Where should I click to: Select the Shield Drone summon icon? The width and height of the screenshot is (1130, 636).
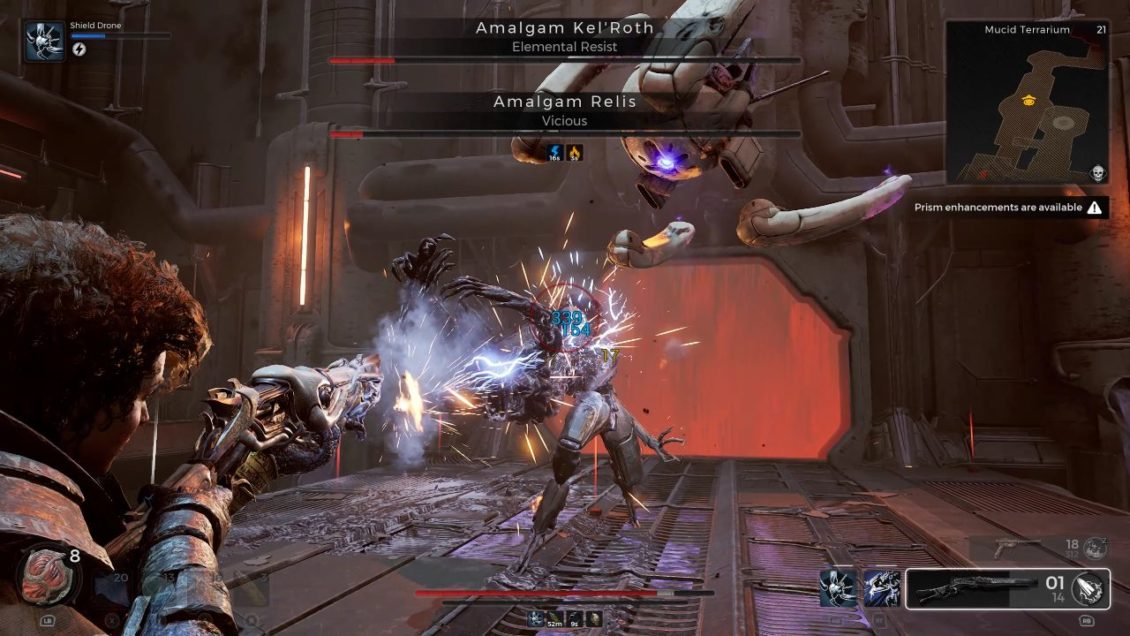click(x=44, y=42)
